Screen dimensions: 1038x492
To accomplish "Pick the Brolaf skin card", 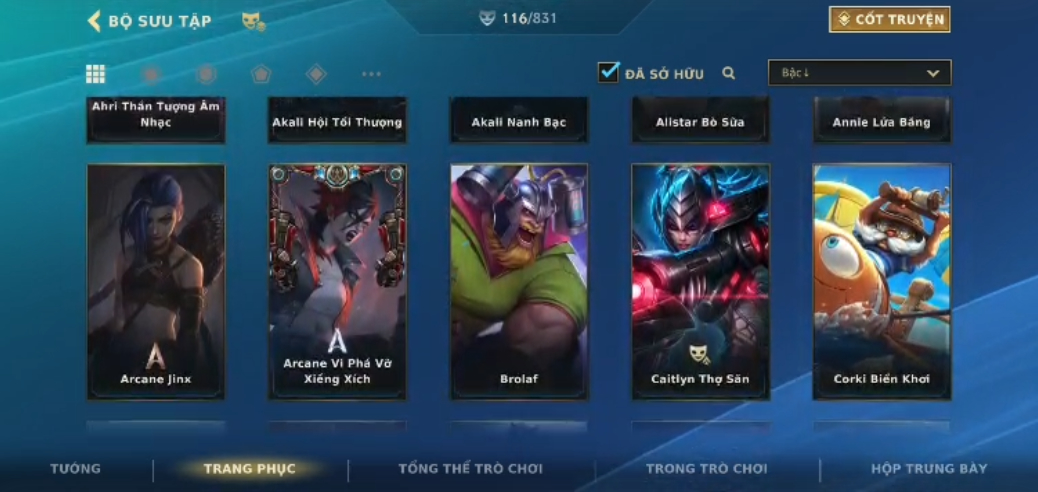I will tap(519, 281).
